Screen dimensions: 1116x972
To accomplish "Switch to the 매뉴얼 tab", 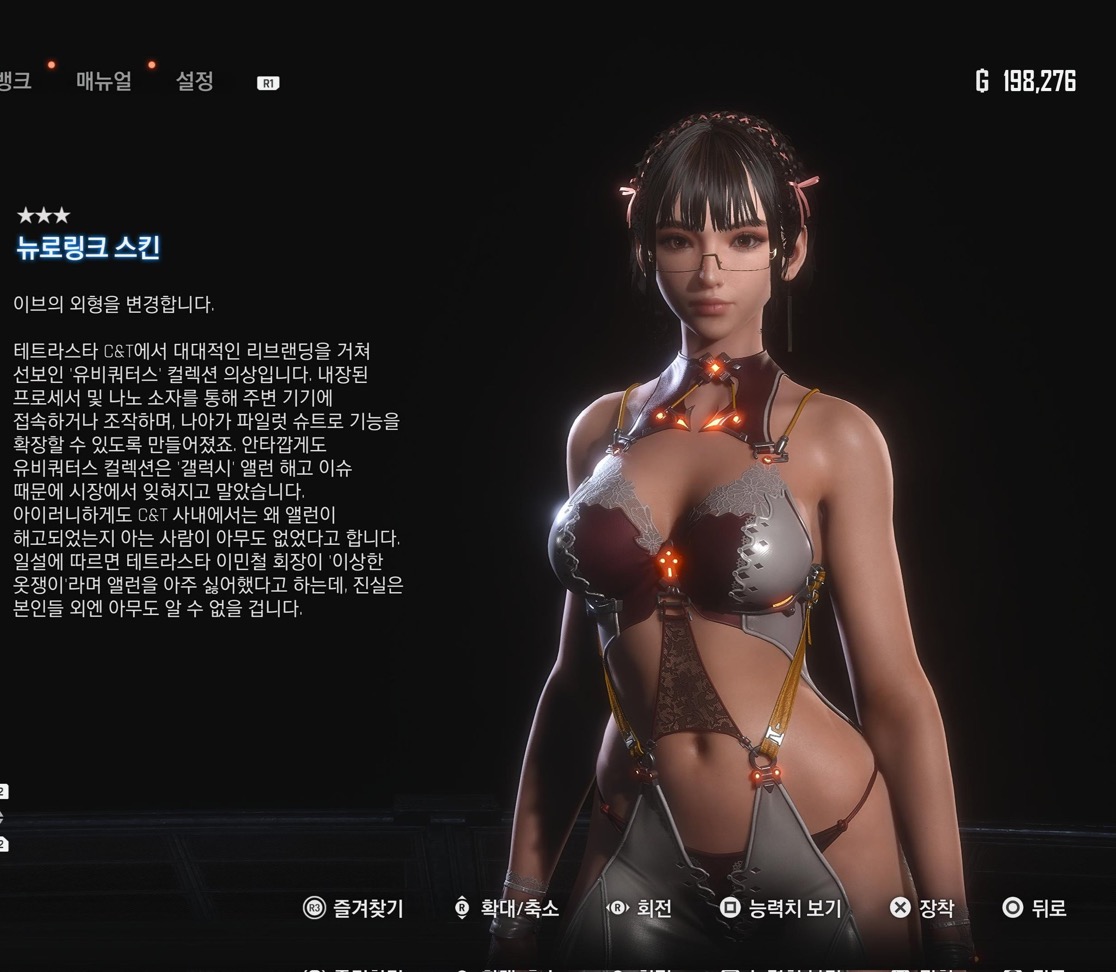I will coord(104,82).
